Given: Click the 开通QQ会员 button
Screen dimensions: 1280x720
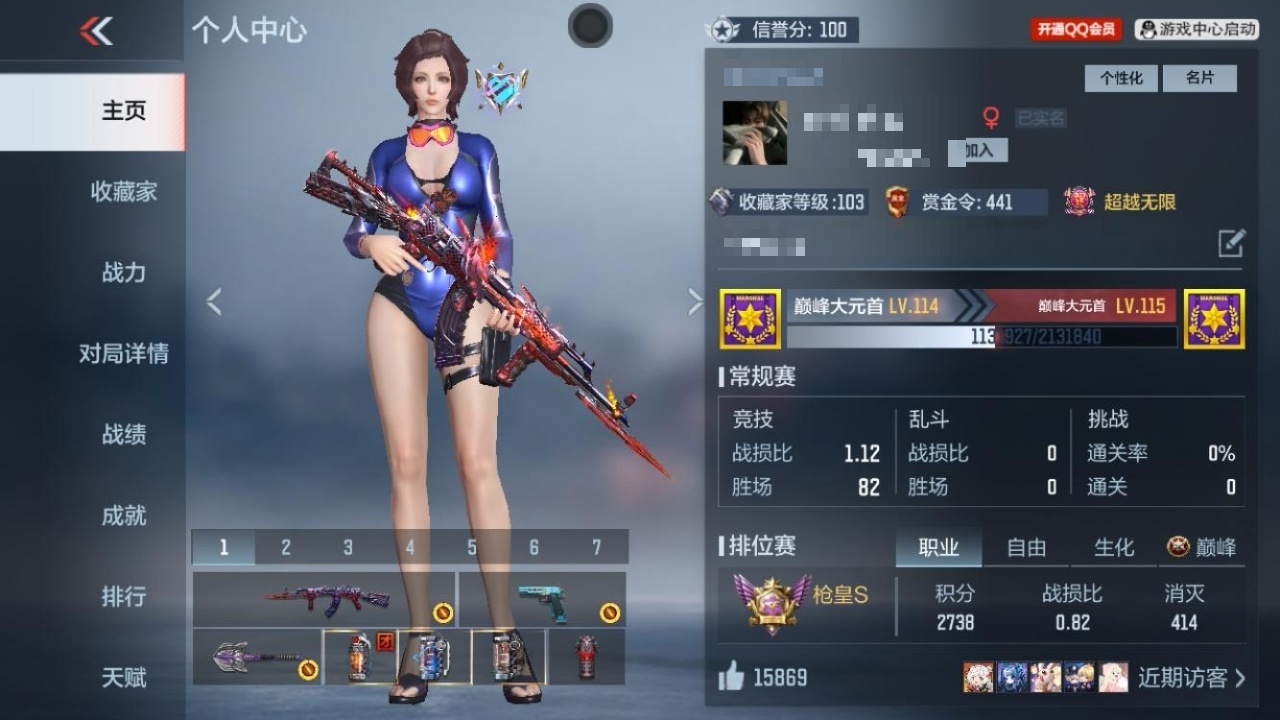Looking at the screenshot, I should (1076, 30).
